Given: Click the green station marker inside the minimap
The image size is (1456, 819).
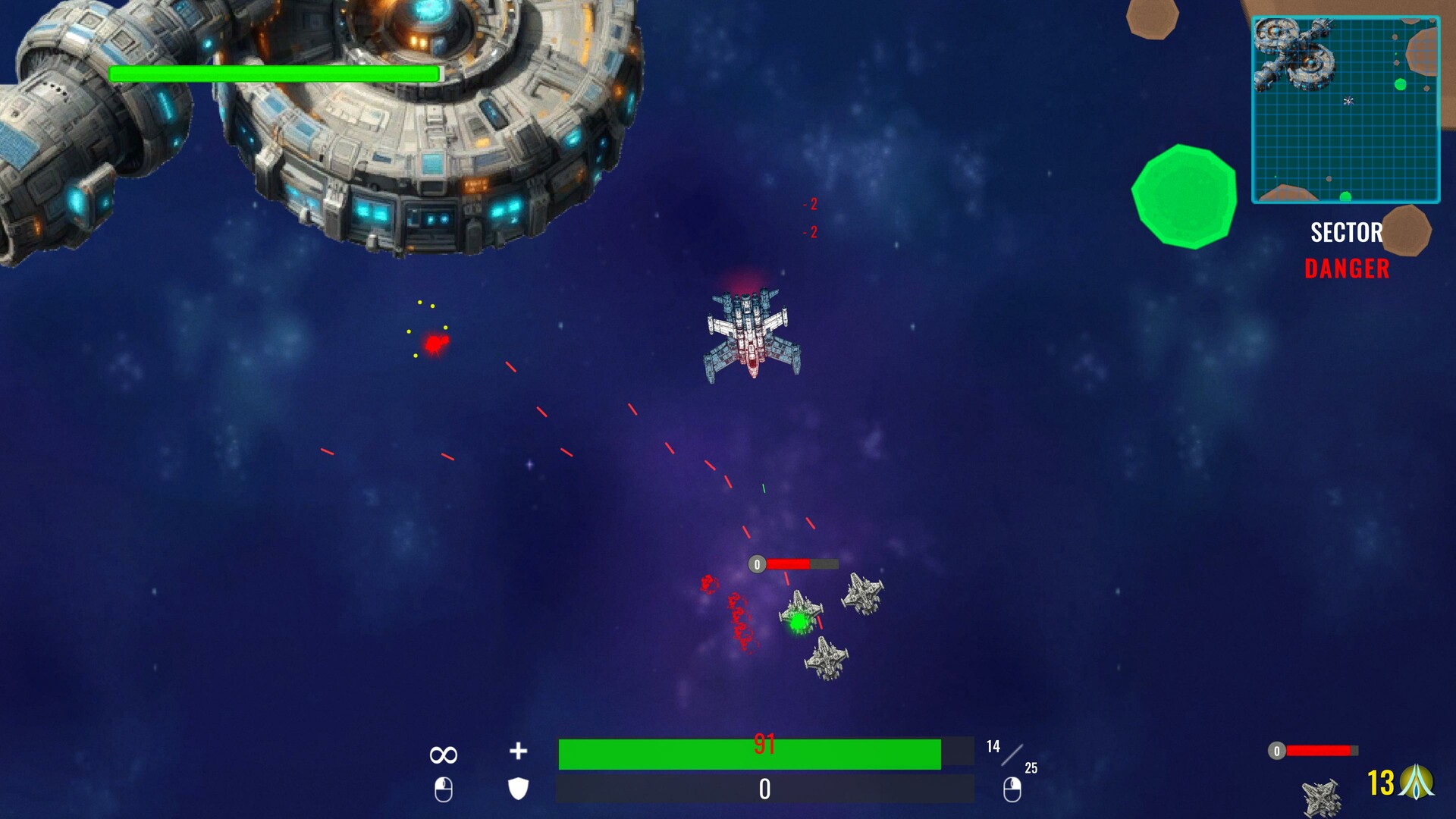Looking at the screenshot, I should click(1401, 84).
